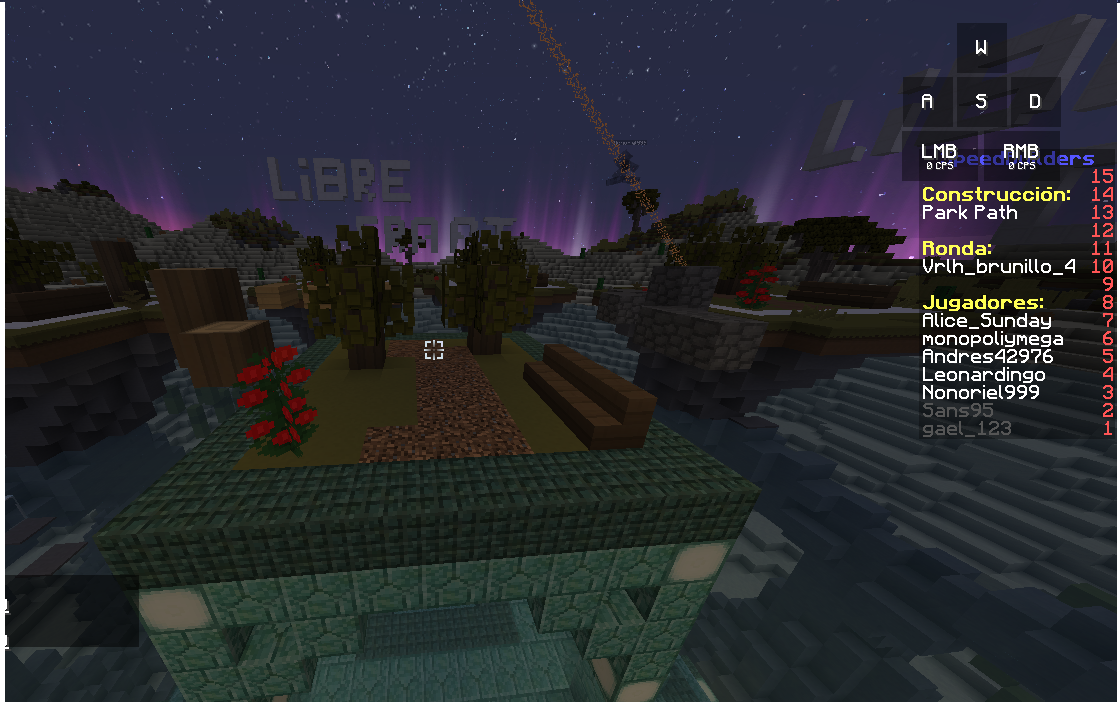This screenshot has height=704, width=1120.
Task: Select Nonoriel999 in the Jugadores list
Action: 980,393
